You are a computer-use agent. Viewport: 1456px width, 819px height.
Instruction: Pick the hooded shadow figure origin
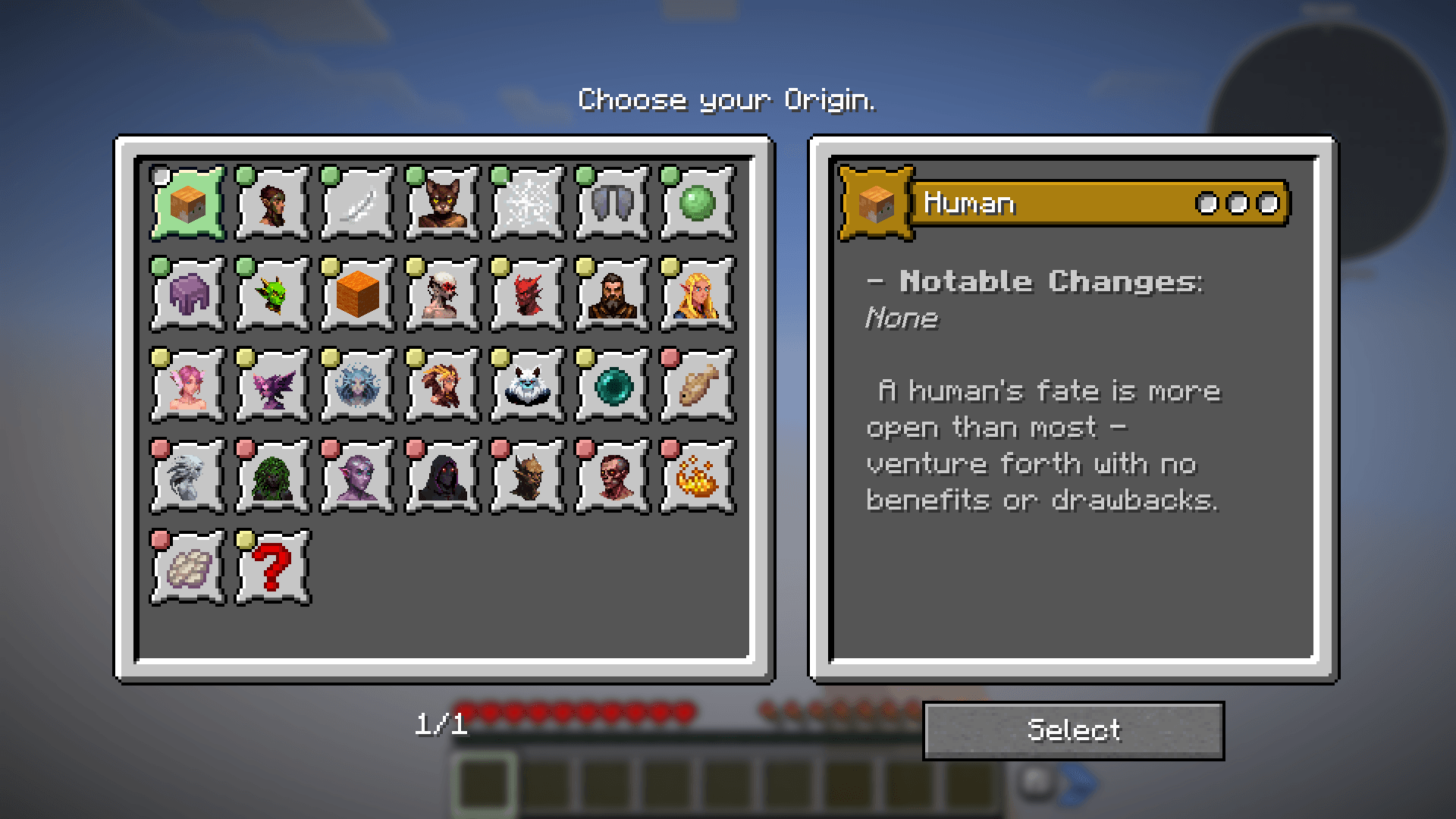(441, 474)
